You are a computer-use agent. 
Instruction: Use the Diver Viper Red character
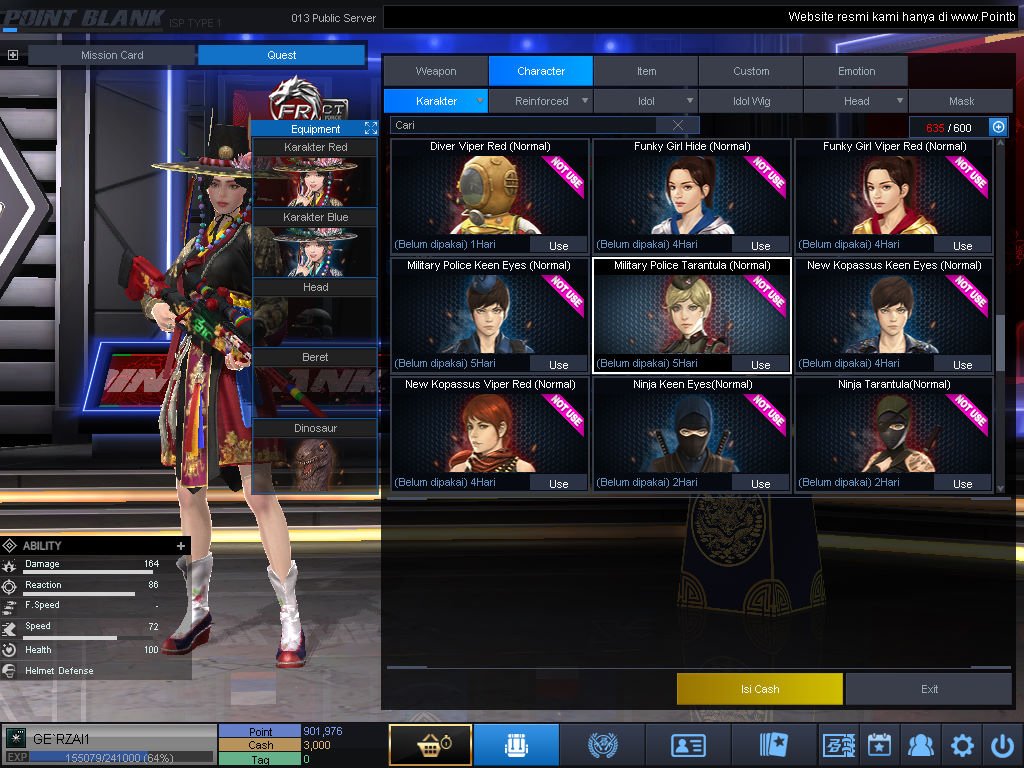[x=558, y=245]
